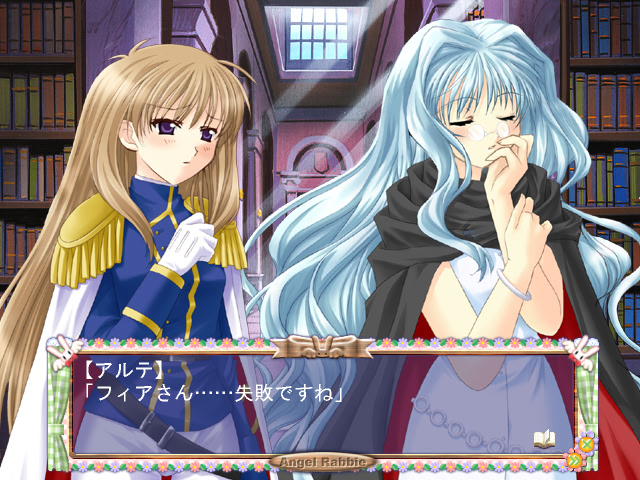The height and width of the screenshot is (480, 640).
Task: Click the open book icon to advance text
Action: (x=544, y=438)
